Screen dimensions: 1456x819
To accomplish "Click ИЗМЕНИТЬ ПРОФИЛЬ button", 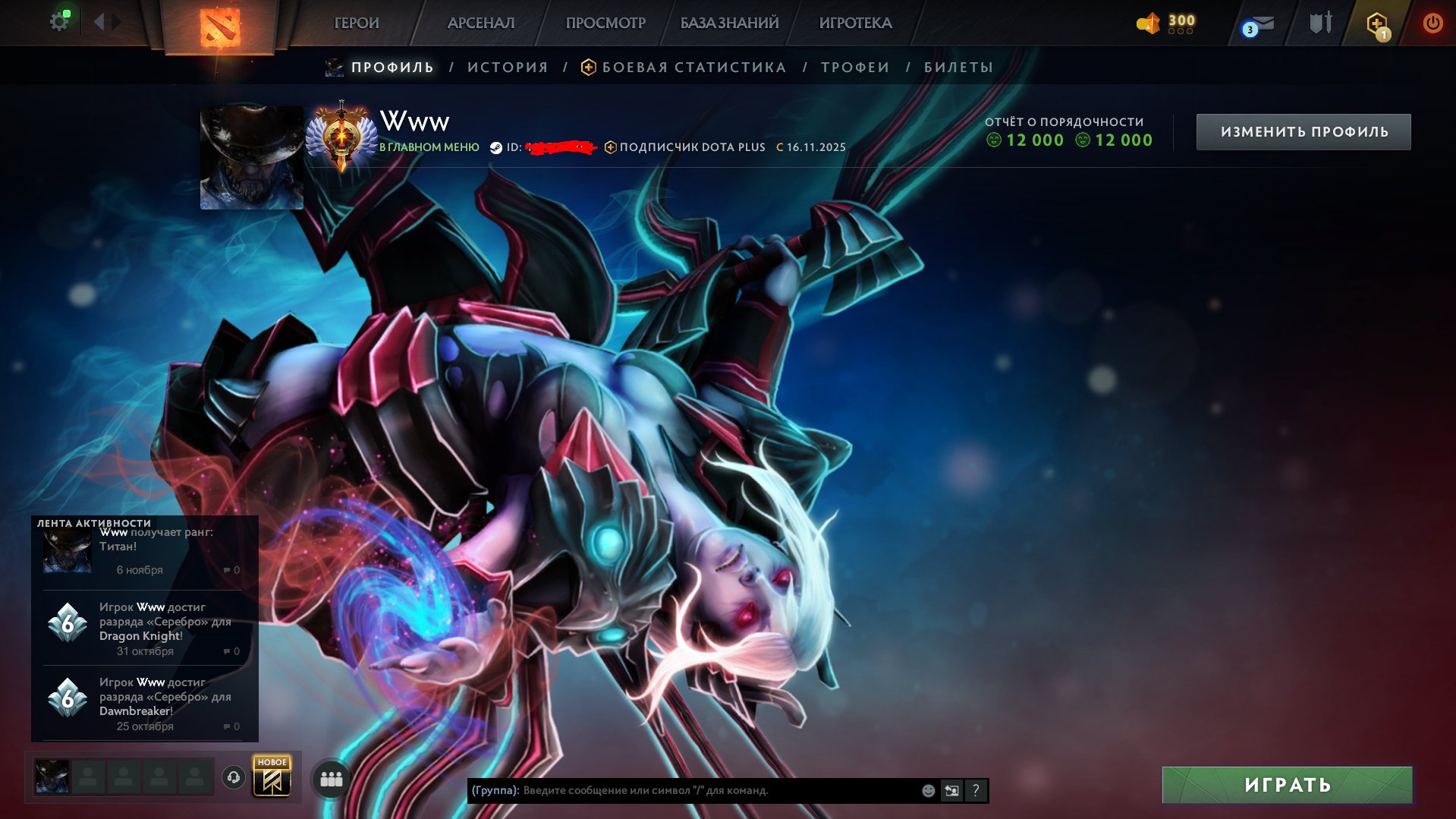I will [1303, 131].
